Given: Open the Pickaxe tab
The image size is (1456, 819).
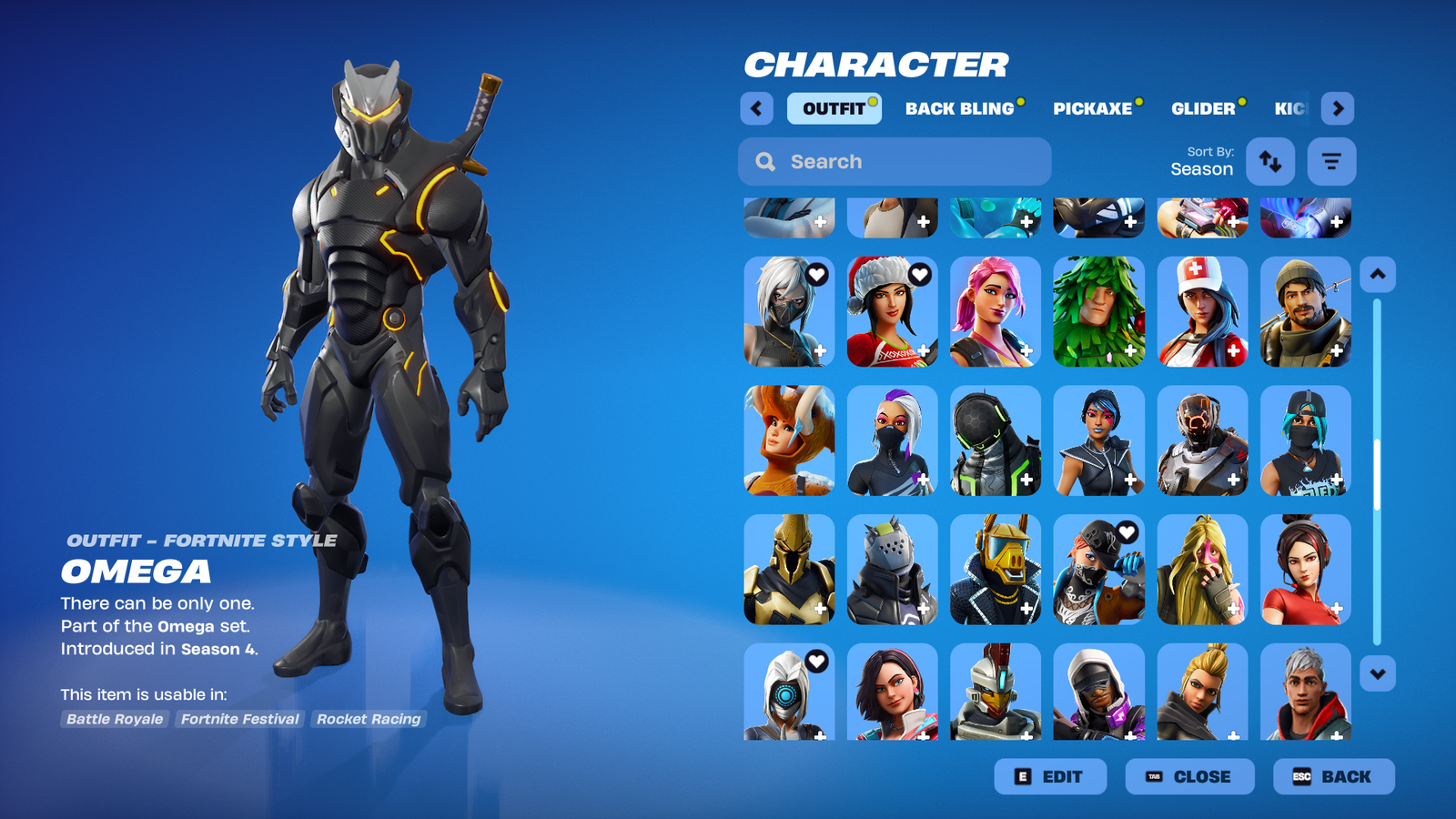Looking at the screenshot, I should 1092,108.
